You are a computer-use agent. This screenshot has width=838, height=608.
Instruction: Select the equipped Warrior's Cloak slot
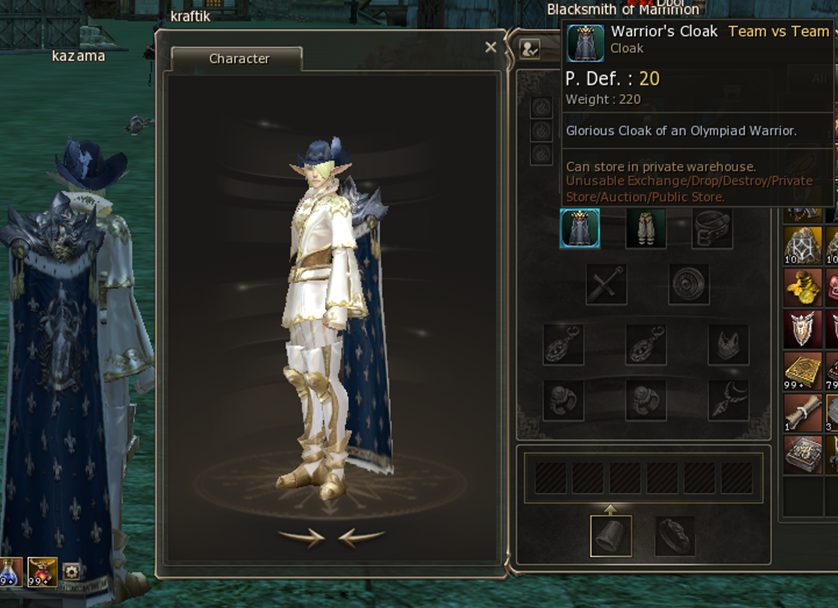tap(580, 228)
